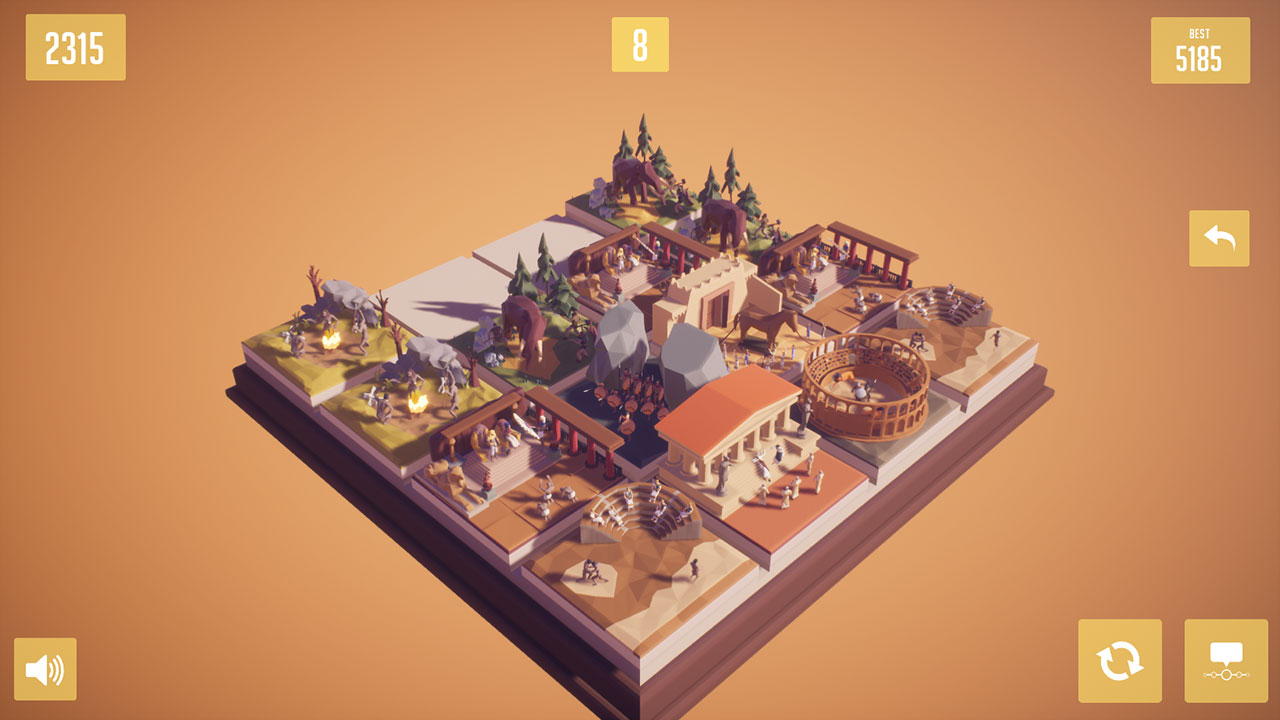1280x720 pixels.
Task: Click the BEST 5185 score panel
Action: [1200, 50]
